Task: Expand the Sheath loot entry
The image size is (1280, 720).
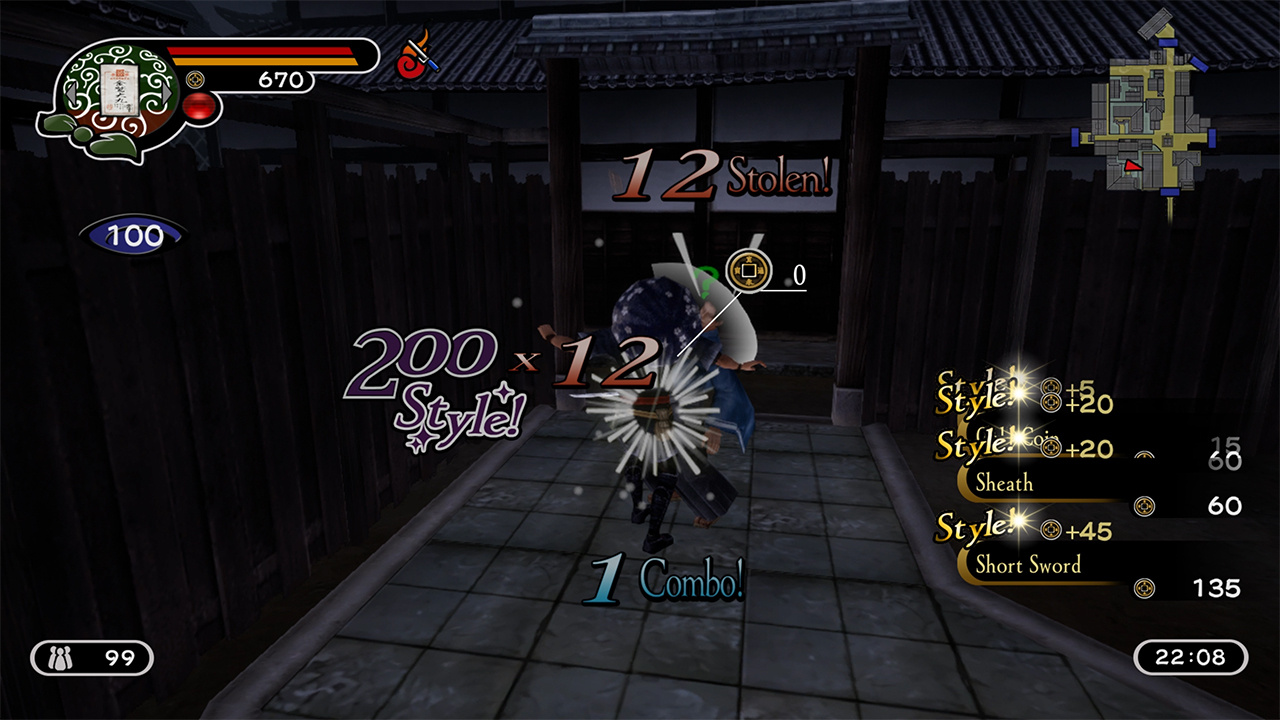Action: coord(1005,483)
